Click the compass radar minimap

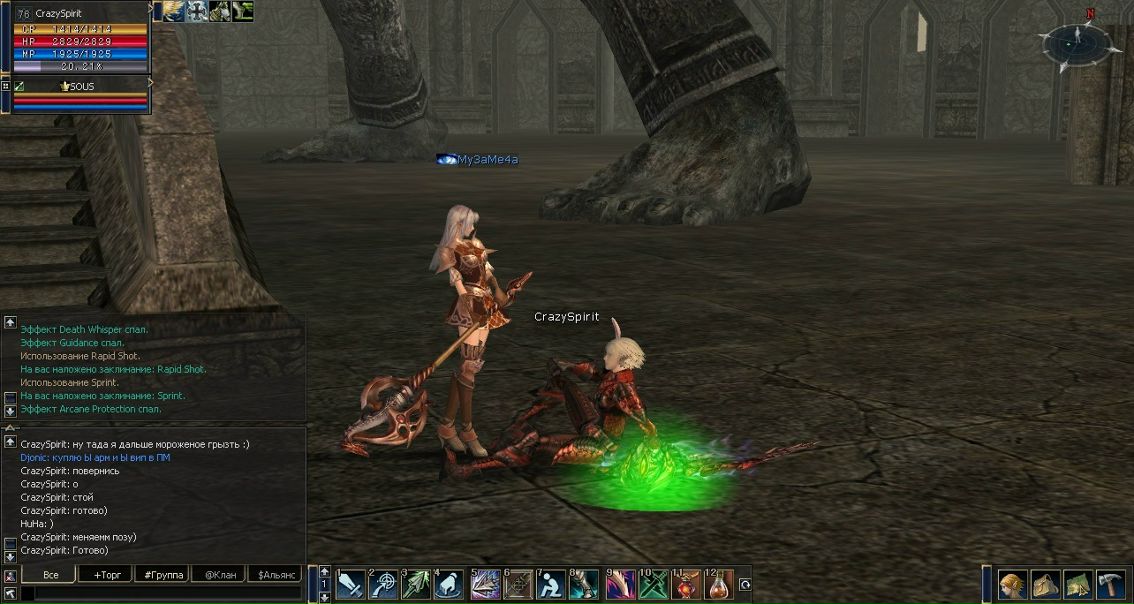(x=1076, y=44)
